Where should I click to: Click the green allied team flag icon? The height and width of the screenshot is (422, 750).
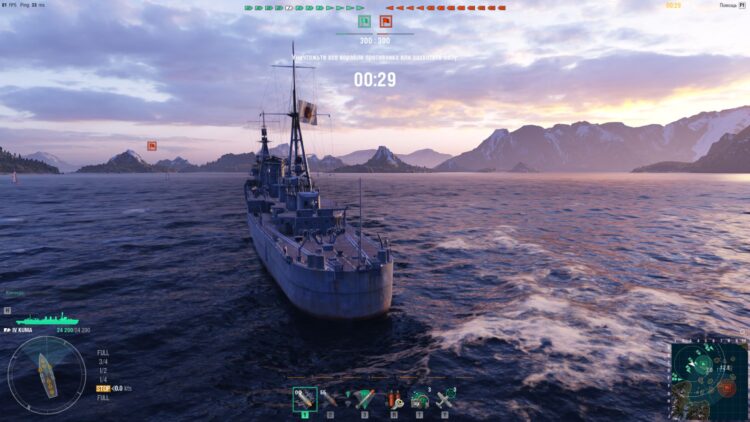[x=364, y=21]
